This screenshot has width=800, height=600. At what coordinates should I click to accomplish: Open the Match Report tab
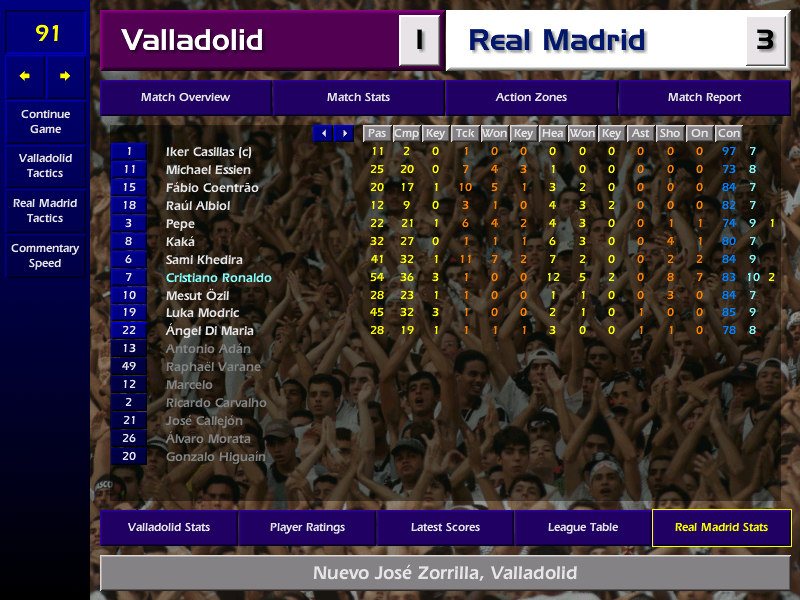[704, 98]
